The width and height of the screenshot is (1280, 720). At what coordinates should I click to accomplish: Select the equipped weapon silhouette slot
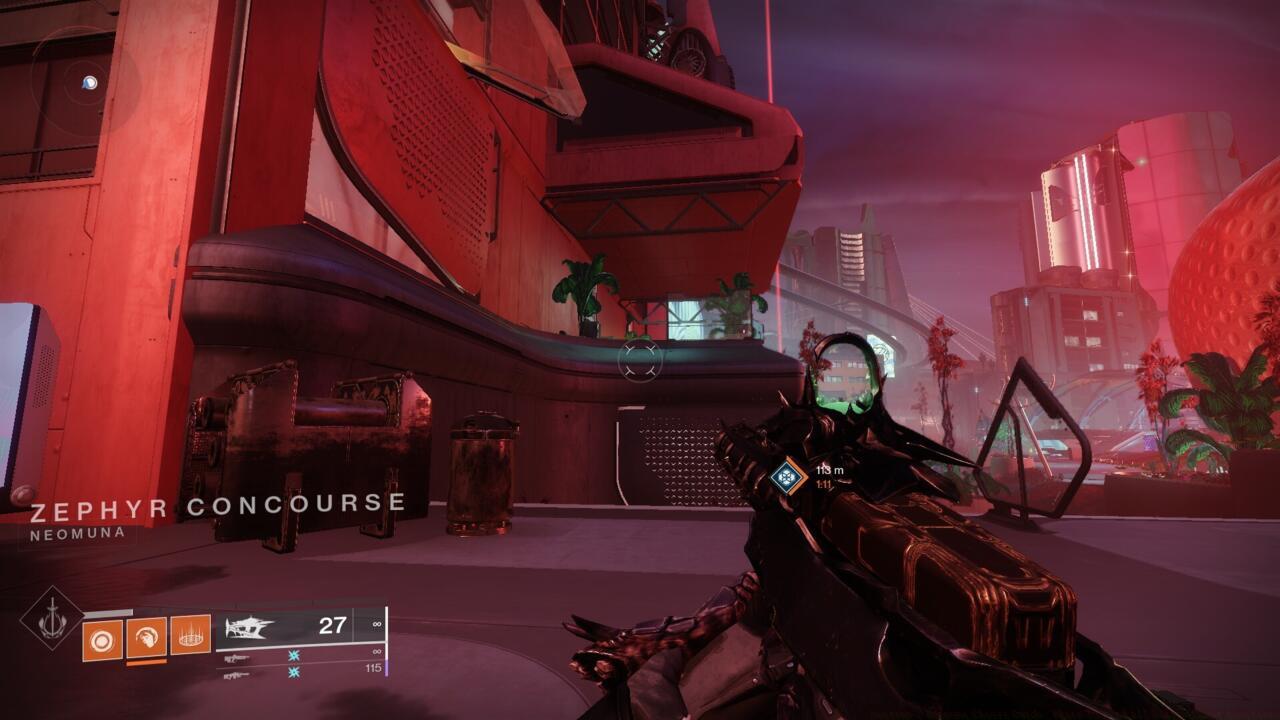[x=250, y=628]
